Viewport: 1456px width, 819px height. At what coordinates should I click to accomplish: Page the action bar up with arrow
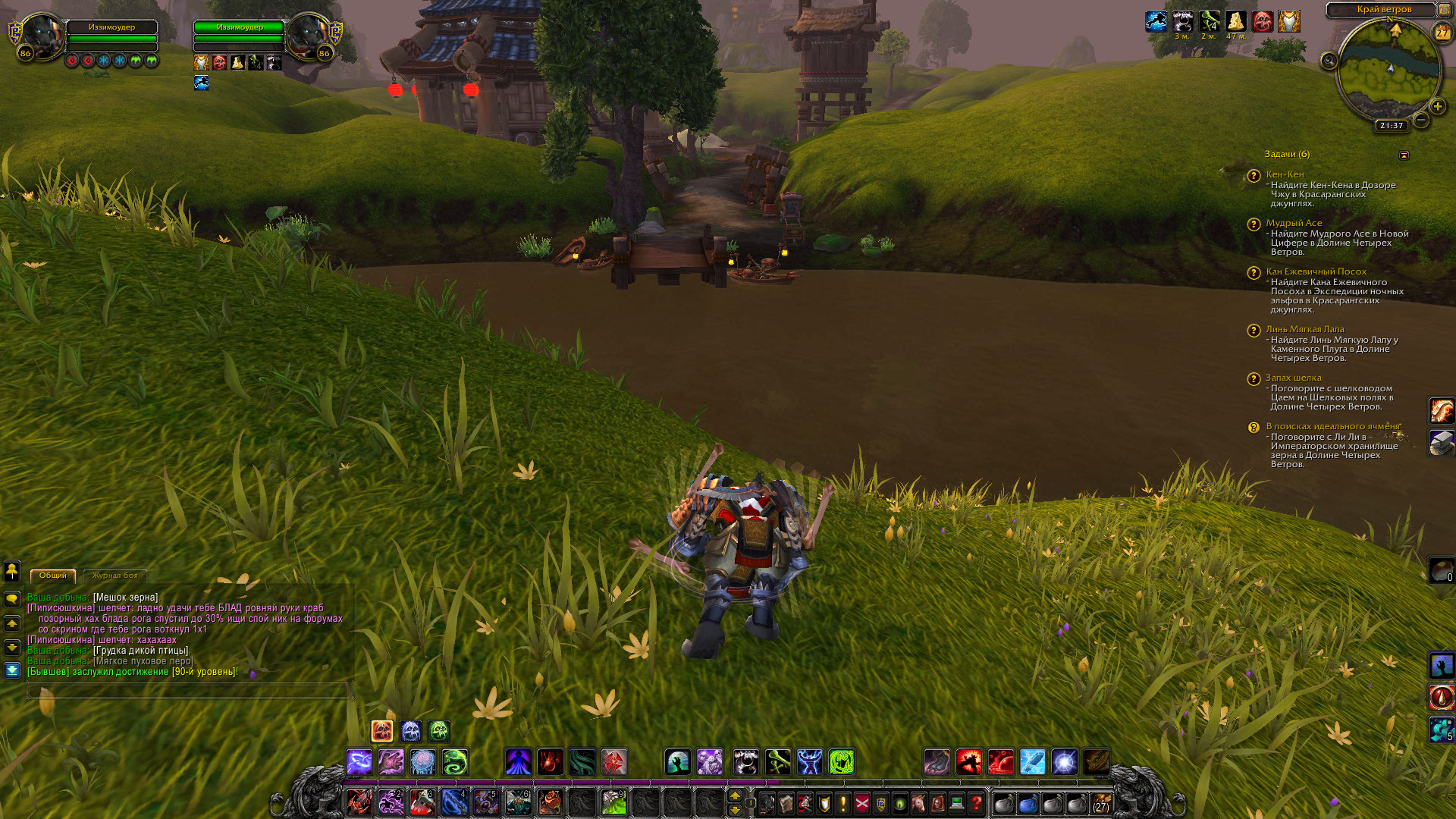pos(734,795)
